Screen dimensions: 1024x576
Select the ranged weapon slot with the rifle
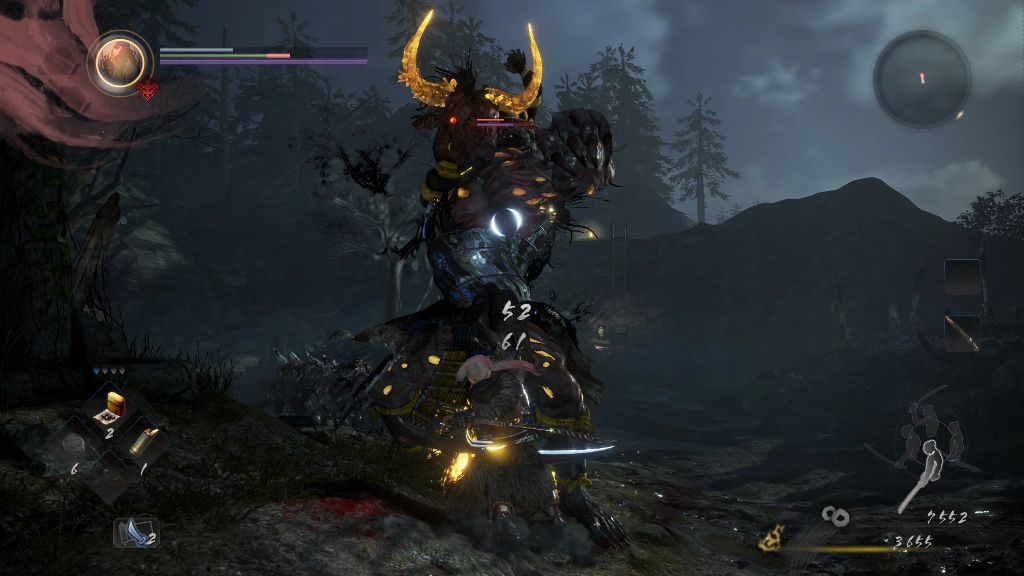pos(963,333)
